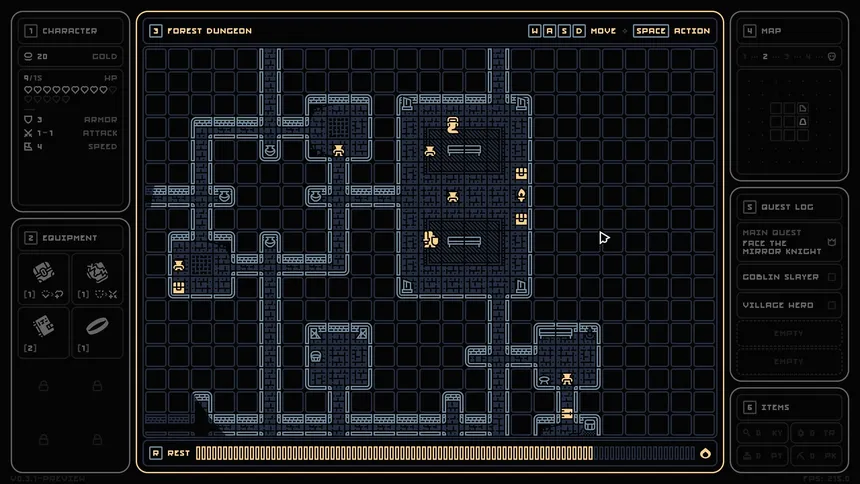This screenshot has width=860, height=484.
Task: Click the campfire flame icon
Action: pyautogui.click(x=706, y=453)
